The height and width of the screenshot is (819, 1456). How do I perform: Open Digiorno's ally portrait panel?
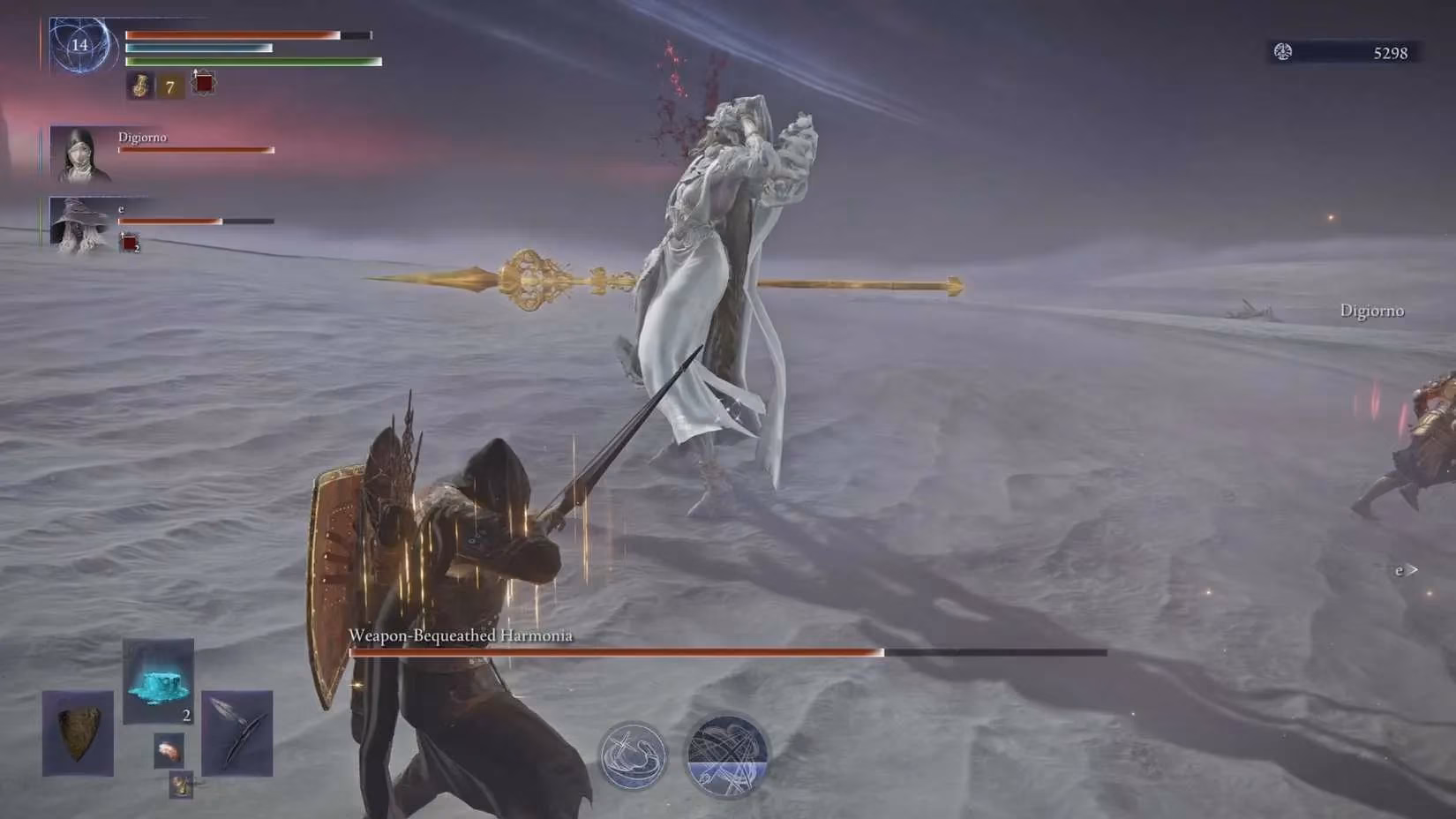[81, 155]
